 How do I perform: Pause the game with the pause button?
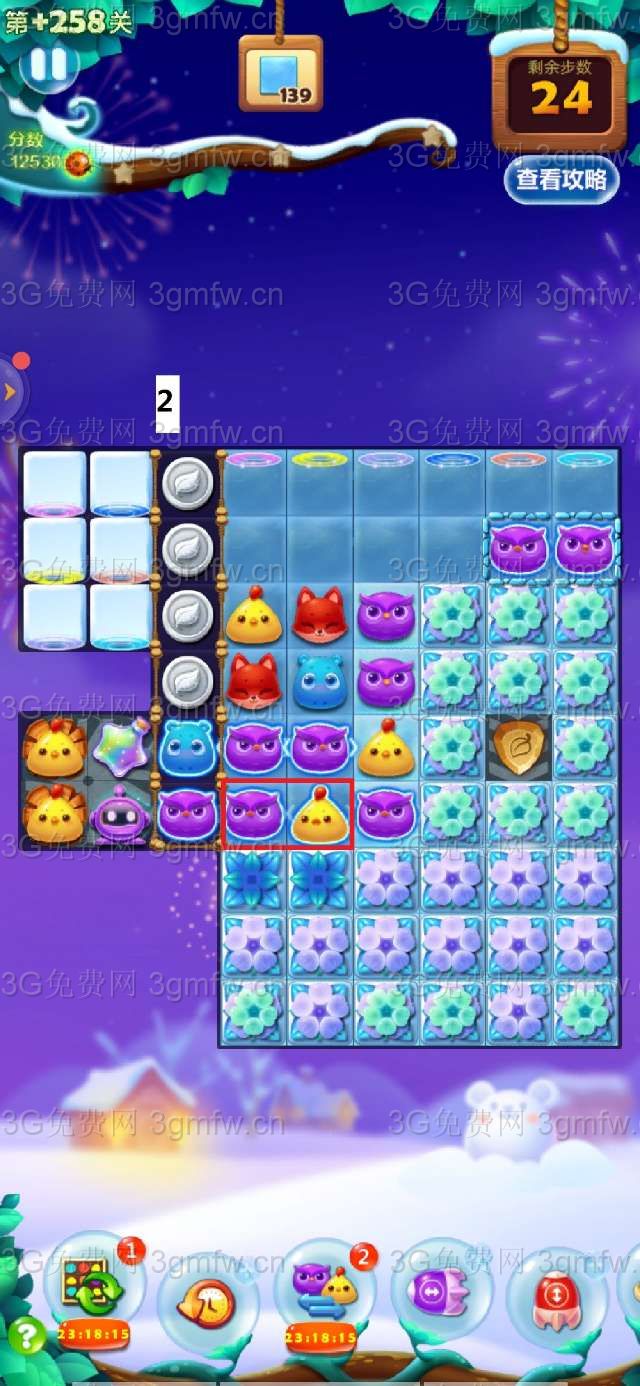[47, 65]
